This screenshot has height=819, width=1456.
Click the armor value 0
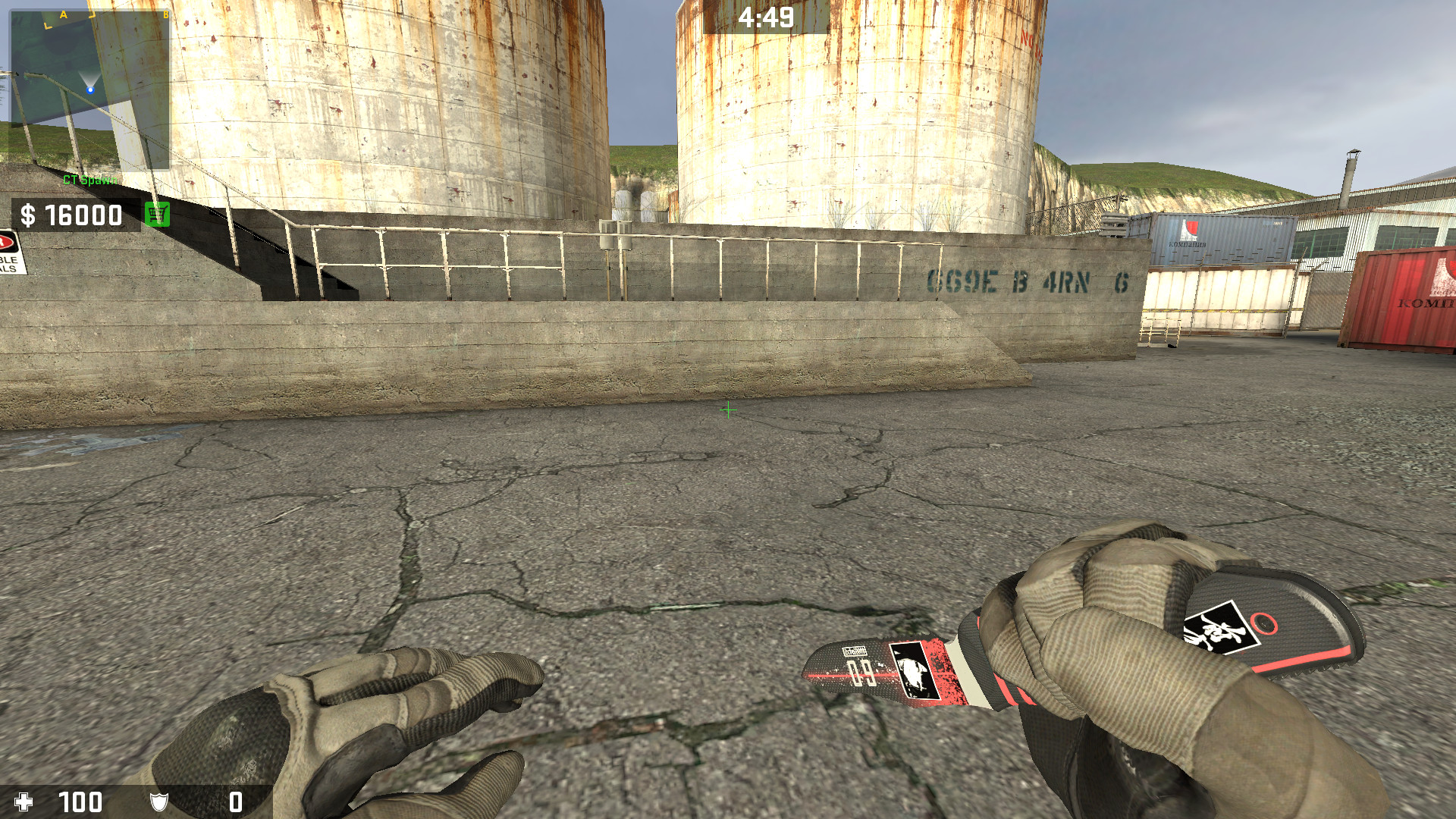tap(235, 802)
